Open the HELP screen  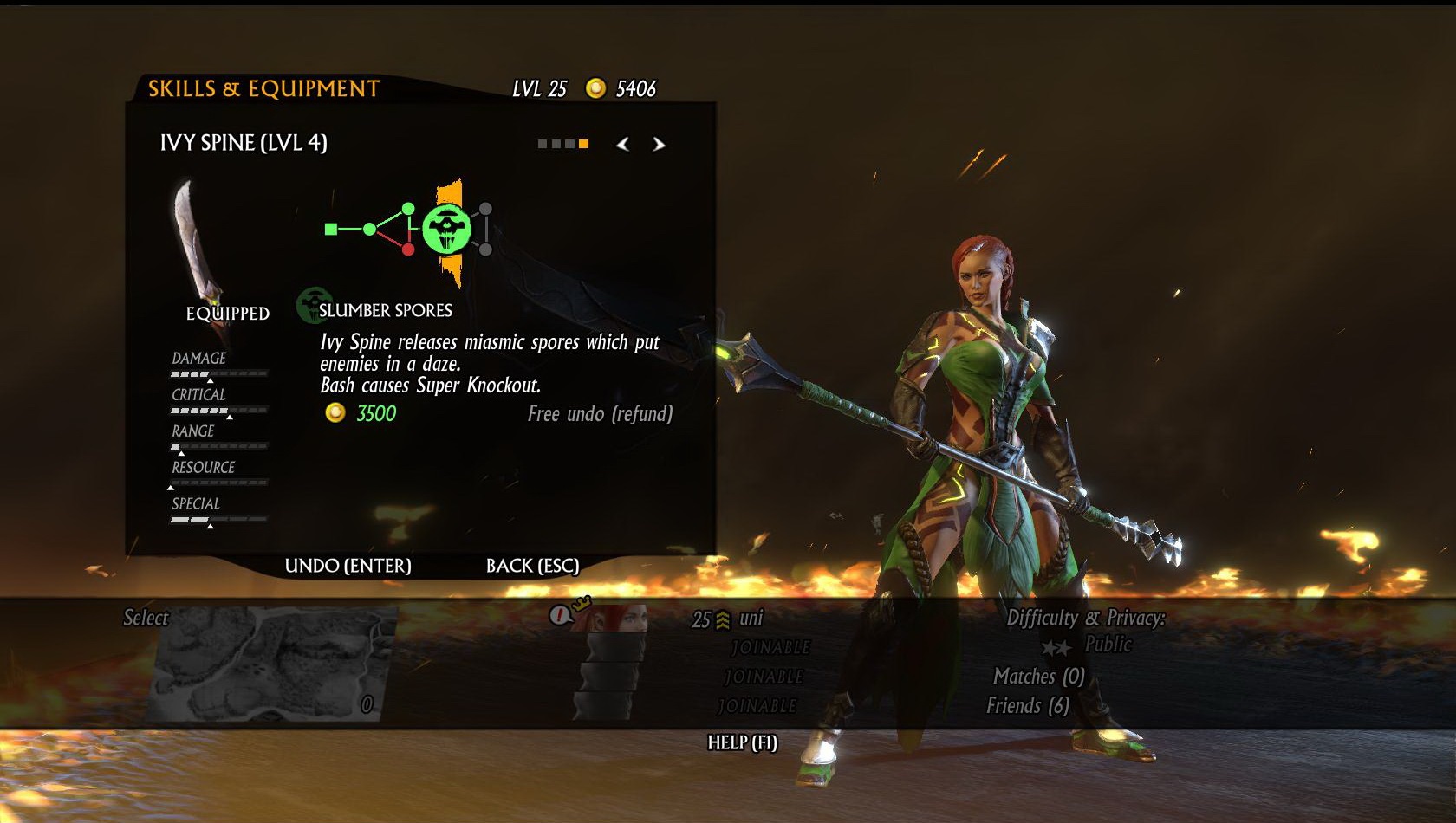[x=742, y=742]
